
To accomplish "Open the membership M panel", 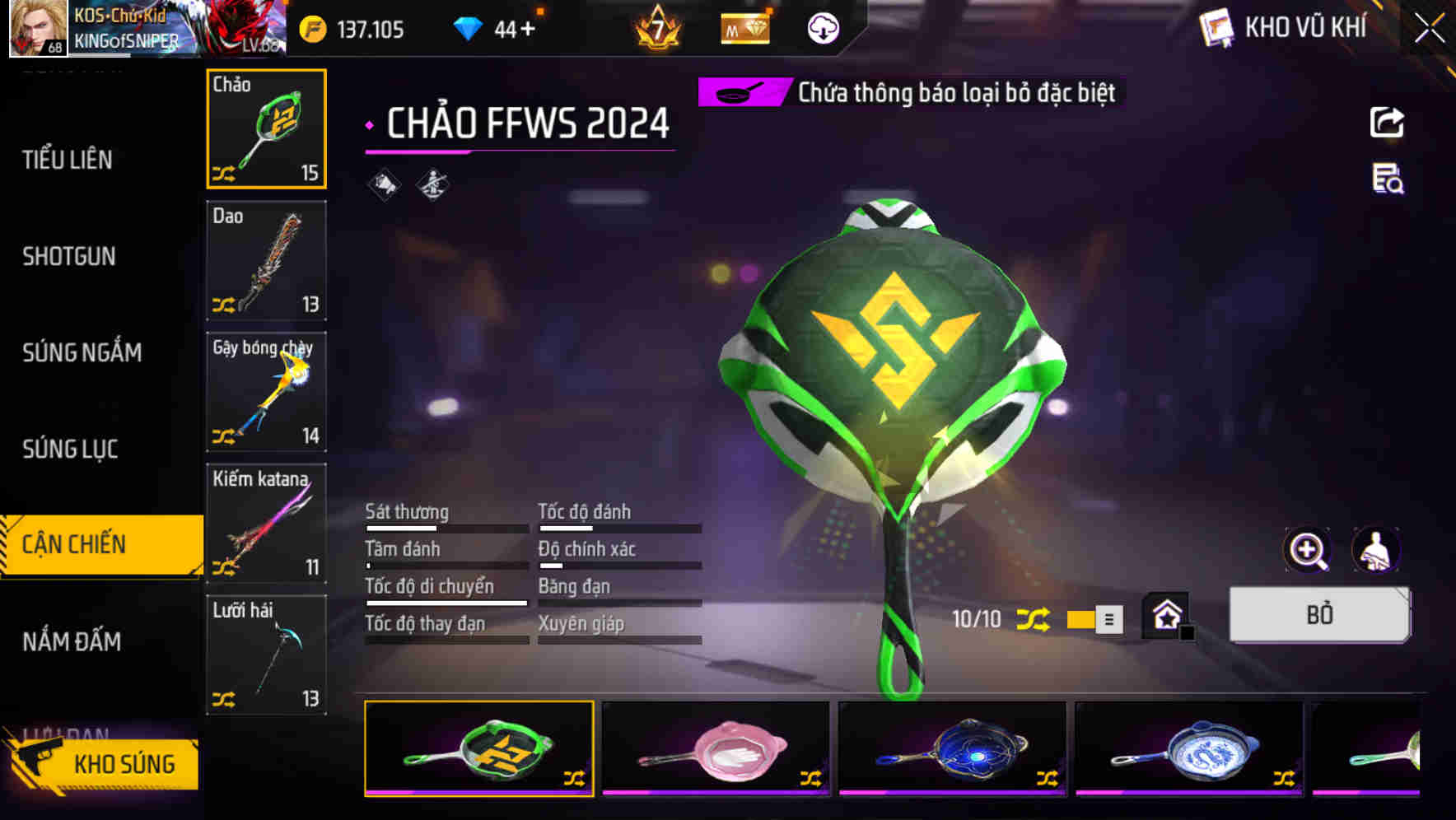I will [744, 28].
